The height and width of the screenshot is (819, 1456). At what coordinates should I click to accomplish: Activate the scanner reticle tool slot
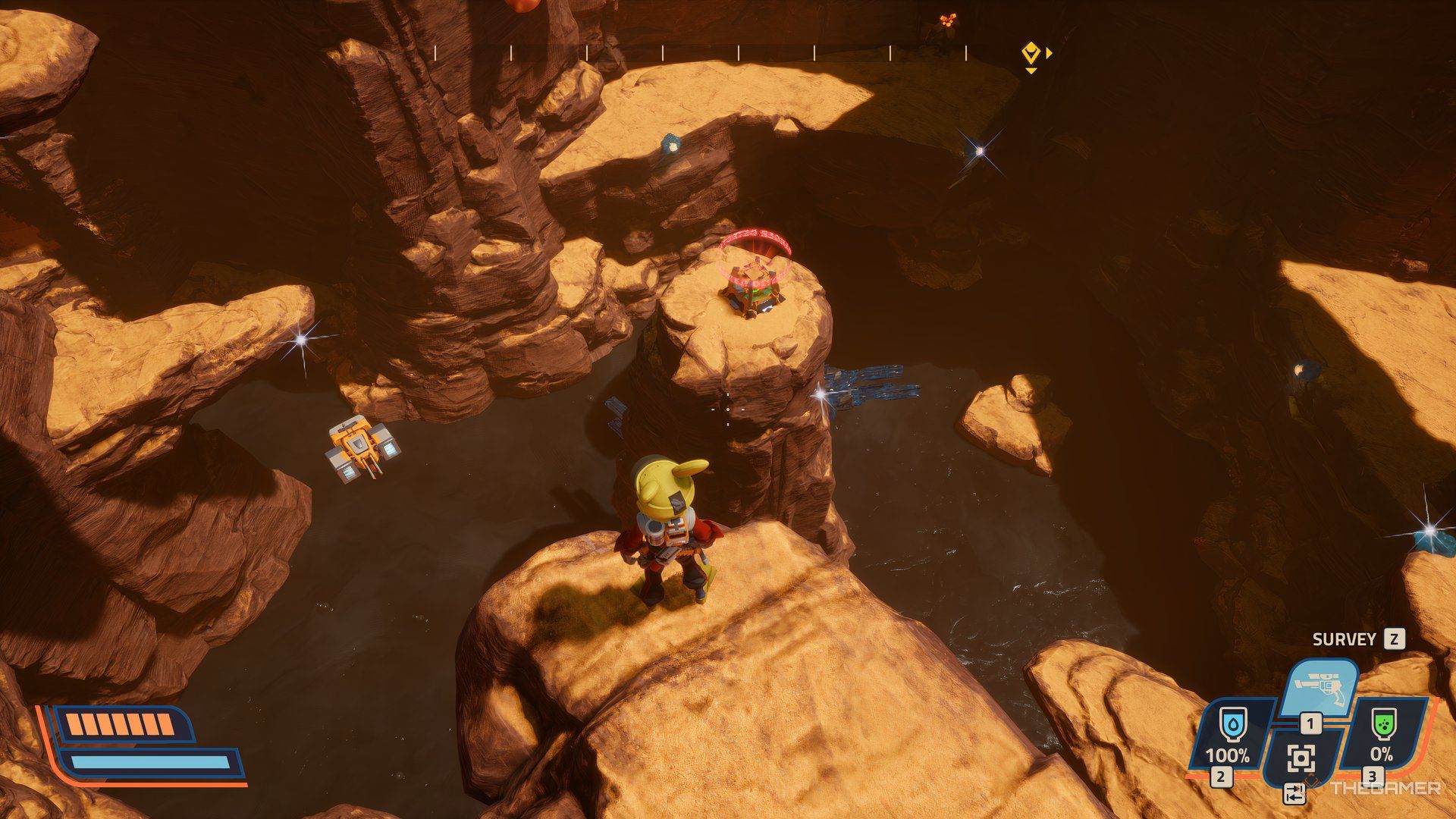(x=1301, y=758)
